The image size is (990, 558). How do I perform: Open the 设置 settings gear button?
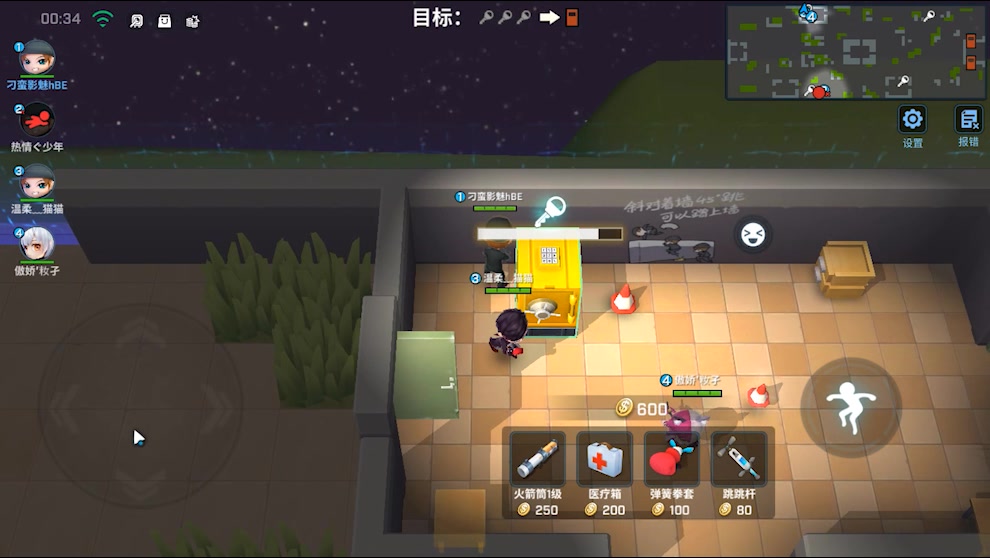[x=912, y=121]
